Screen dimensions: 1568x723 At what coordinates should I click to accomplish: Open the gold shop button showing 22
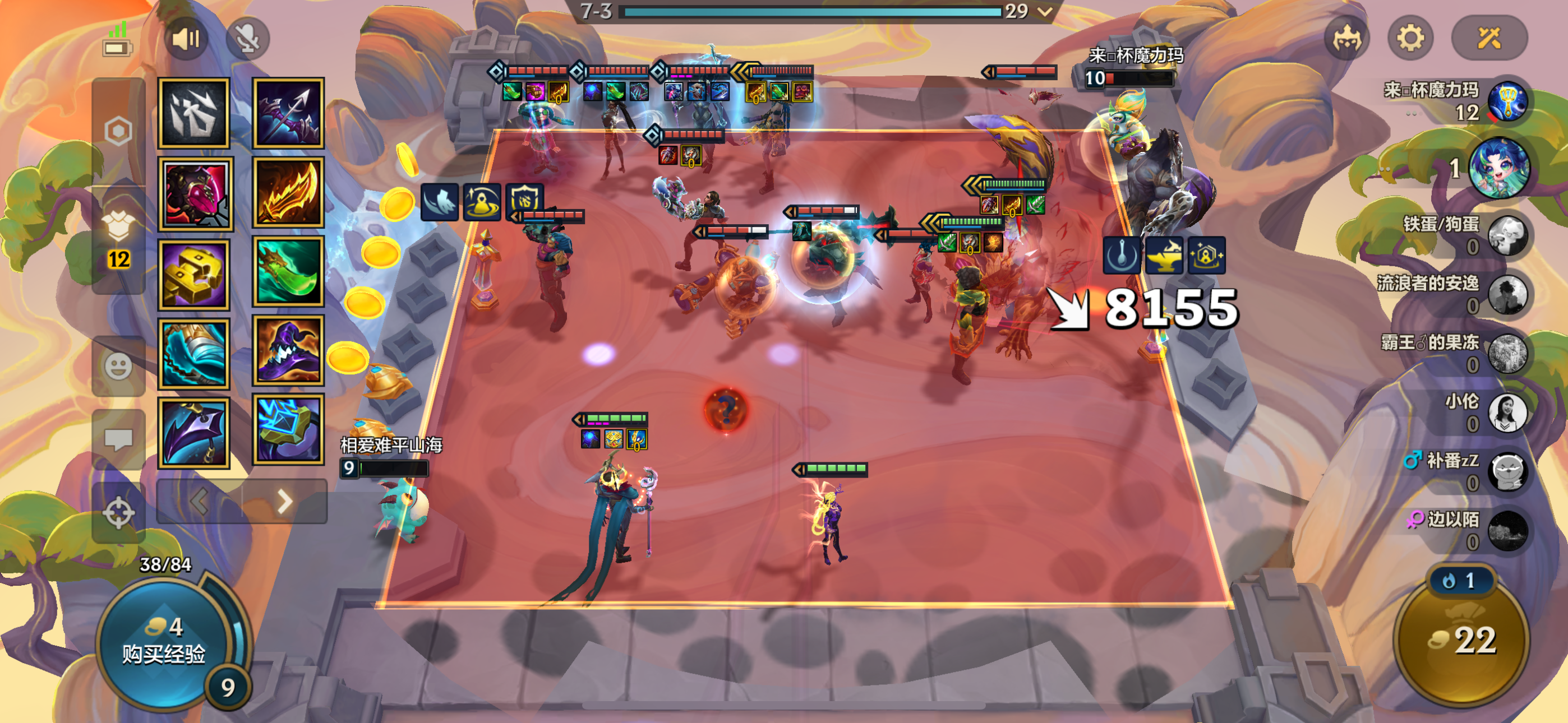[1461, 640]
